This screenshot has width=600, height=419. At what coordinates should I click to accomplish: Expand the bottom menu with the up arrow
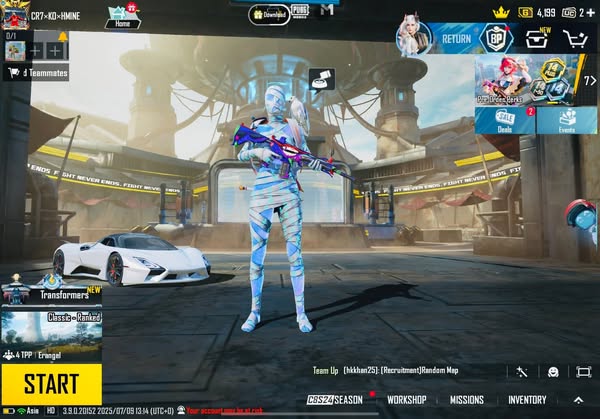[x=578, y=400]
